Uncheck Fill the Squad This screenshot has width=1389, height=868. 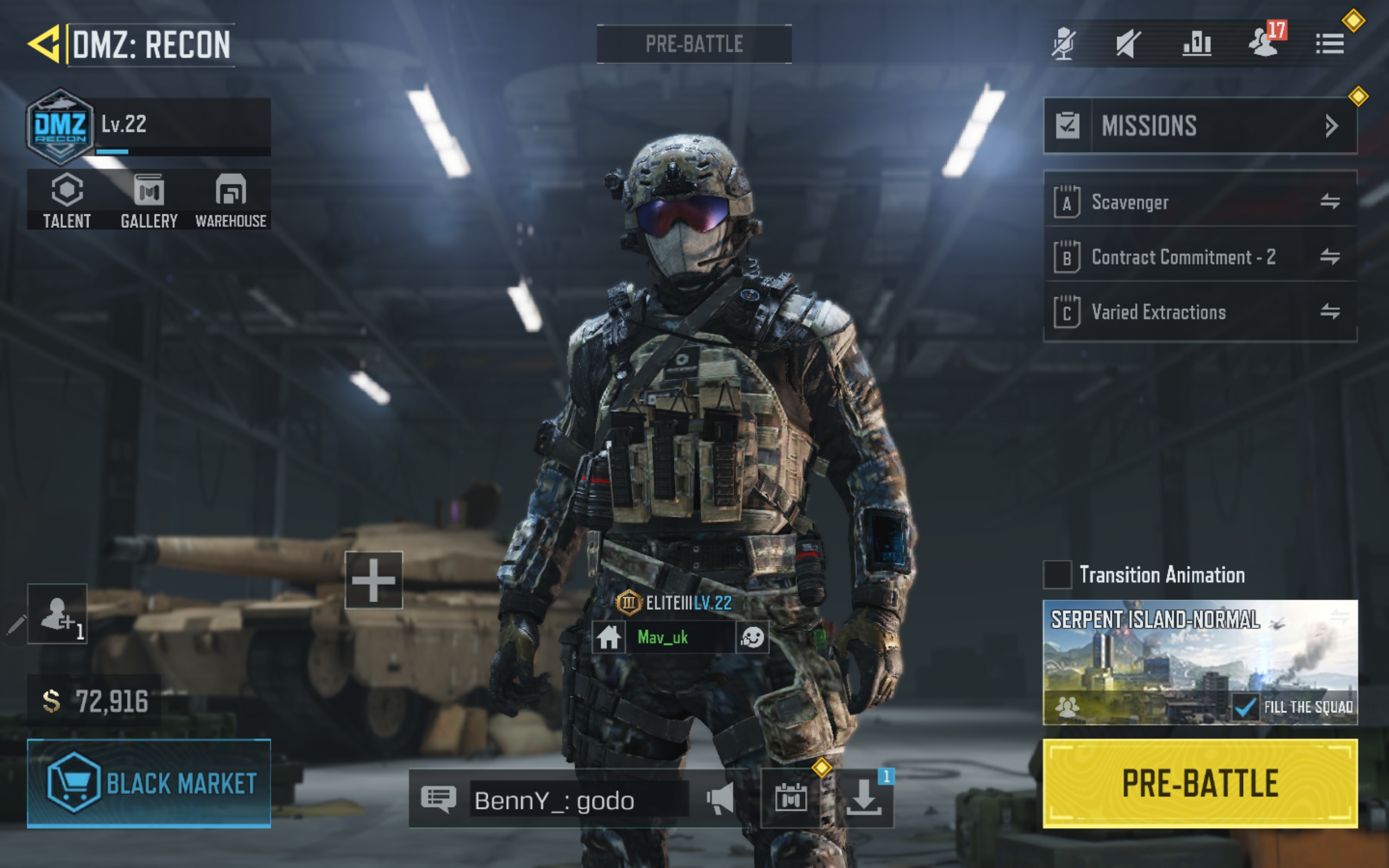coord(1244,707)
